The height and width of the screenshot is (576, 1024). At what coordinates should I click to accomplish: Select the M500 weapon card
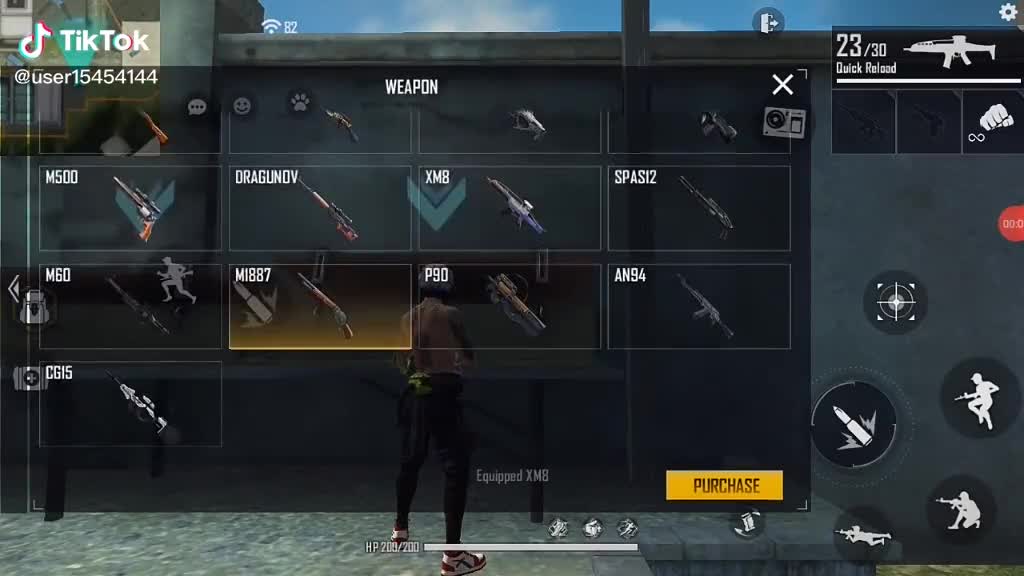point(130,208)
